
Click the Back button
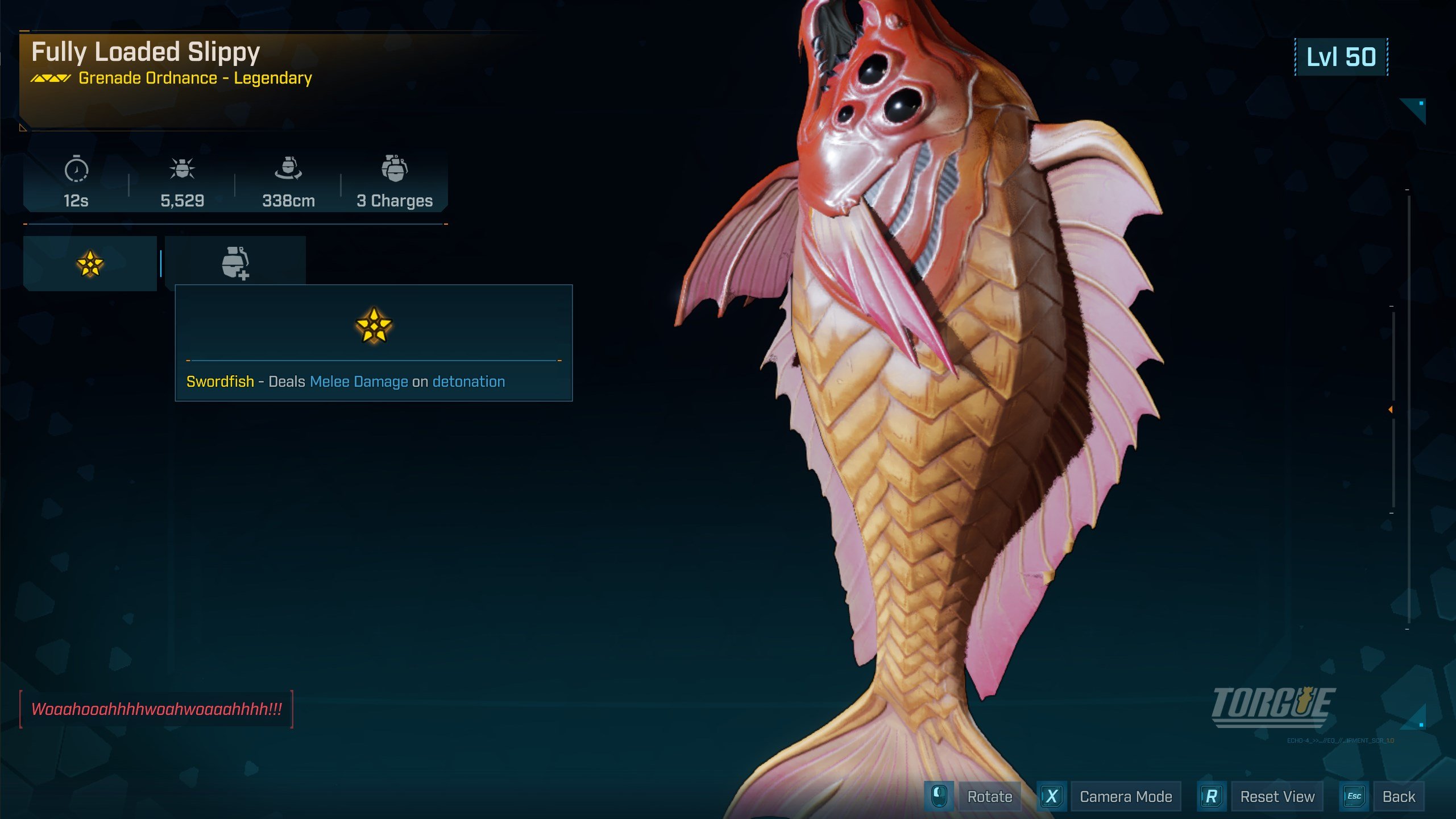tap(1398, 797)
